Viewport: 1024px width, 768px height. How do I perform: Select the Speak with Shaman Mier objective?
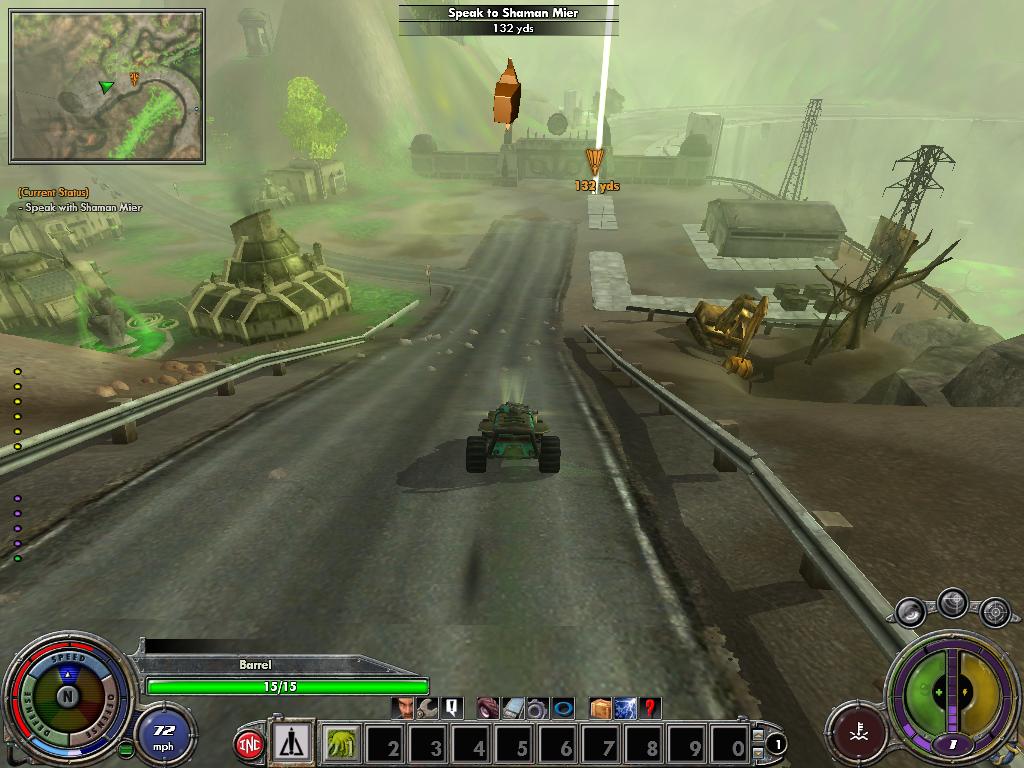pyautogui.click(x=83, y=208)
